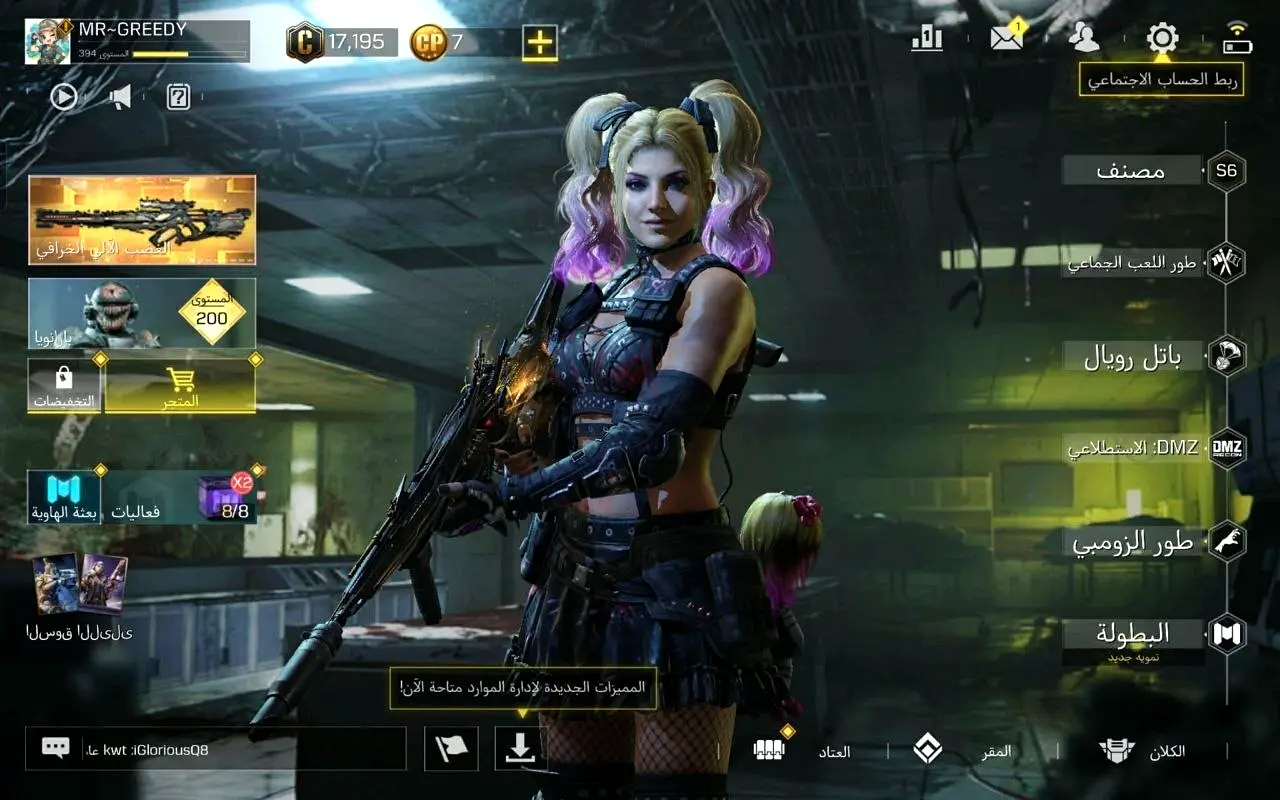The width and height of the screenshot is (1280, 800).
Task: Open the البطولة tournament mode
Action: pos(1133,634)
